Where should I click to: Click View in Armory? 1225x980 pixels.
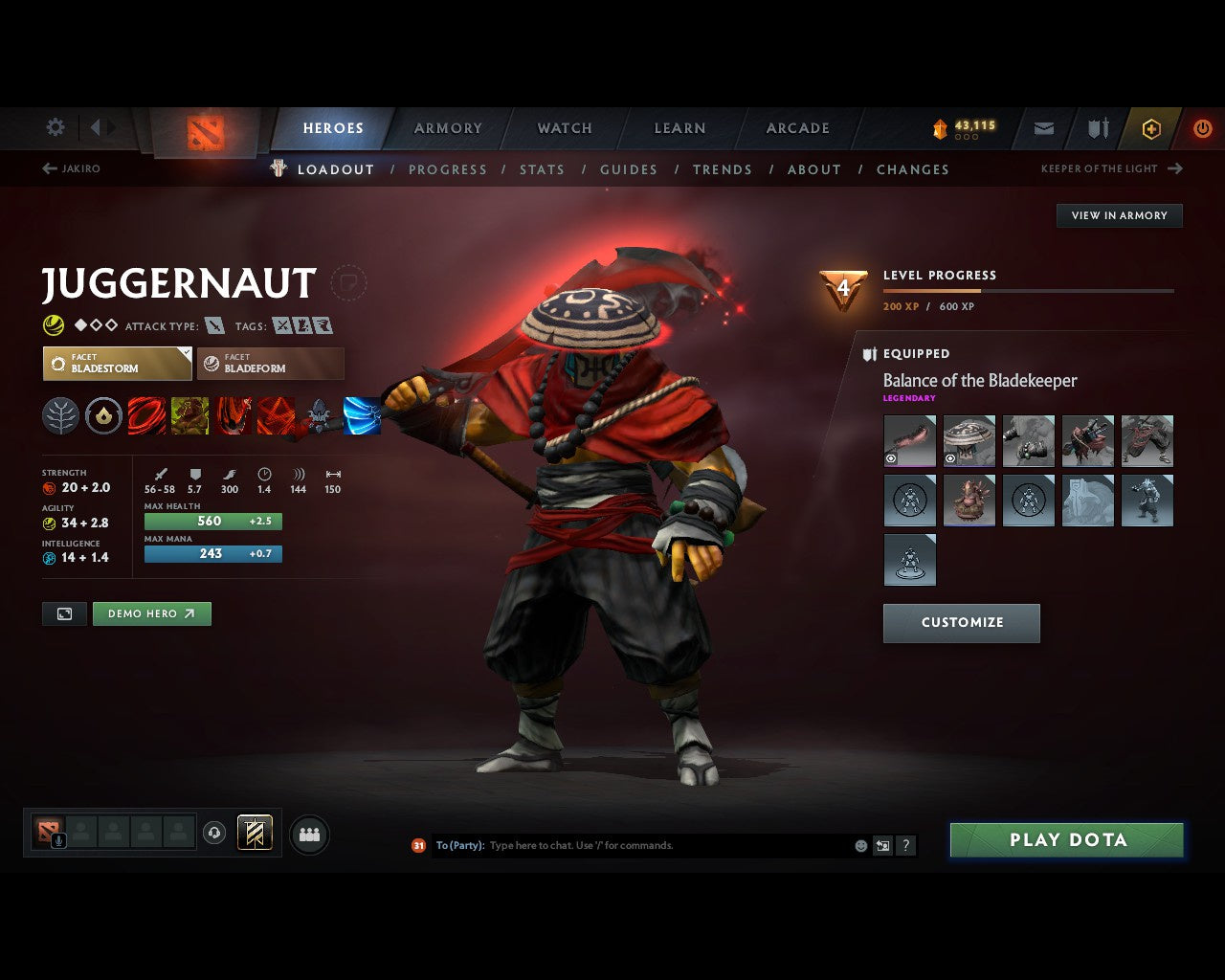tap(1119, 215)
